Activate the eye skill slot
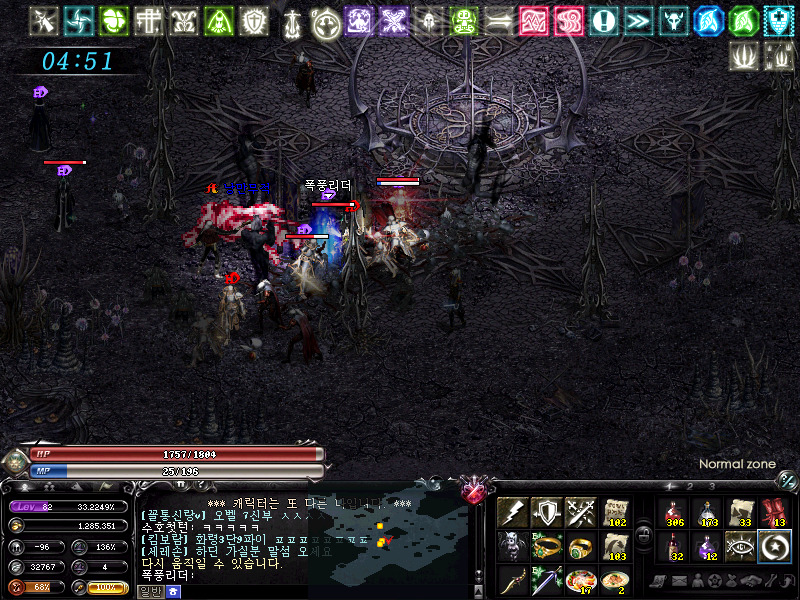Screen dimensions: 800x600 point(741,546)
